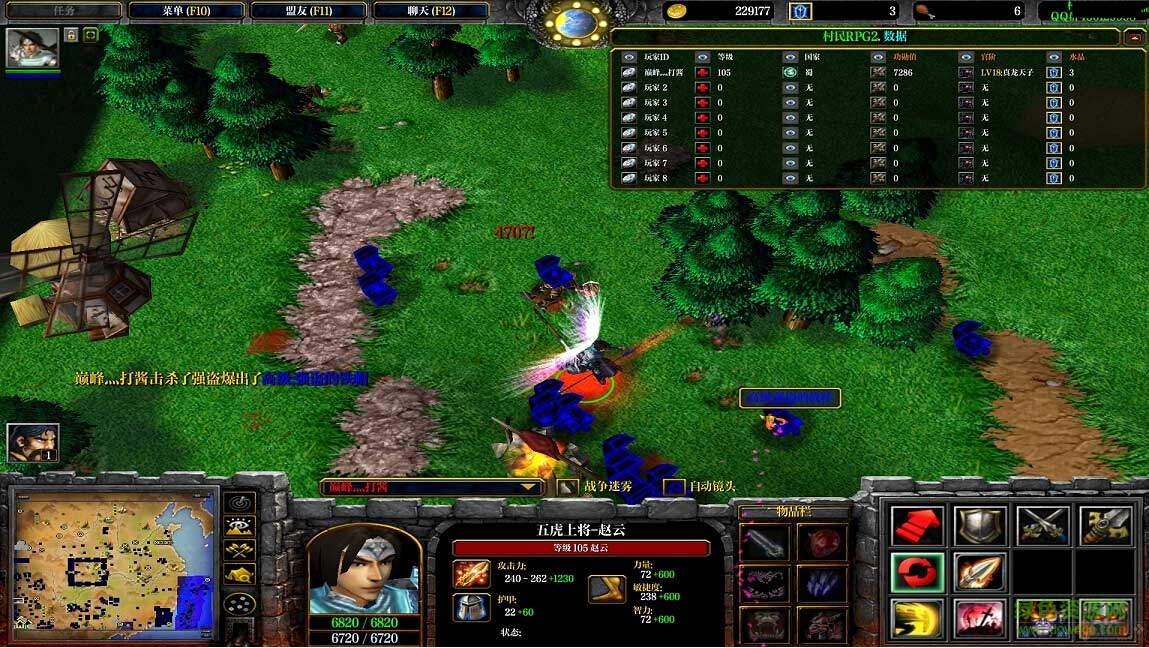
Task: Open the 盟友 (F11) allies panel
Action: coord(306,11)
